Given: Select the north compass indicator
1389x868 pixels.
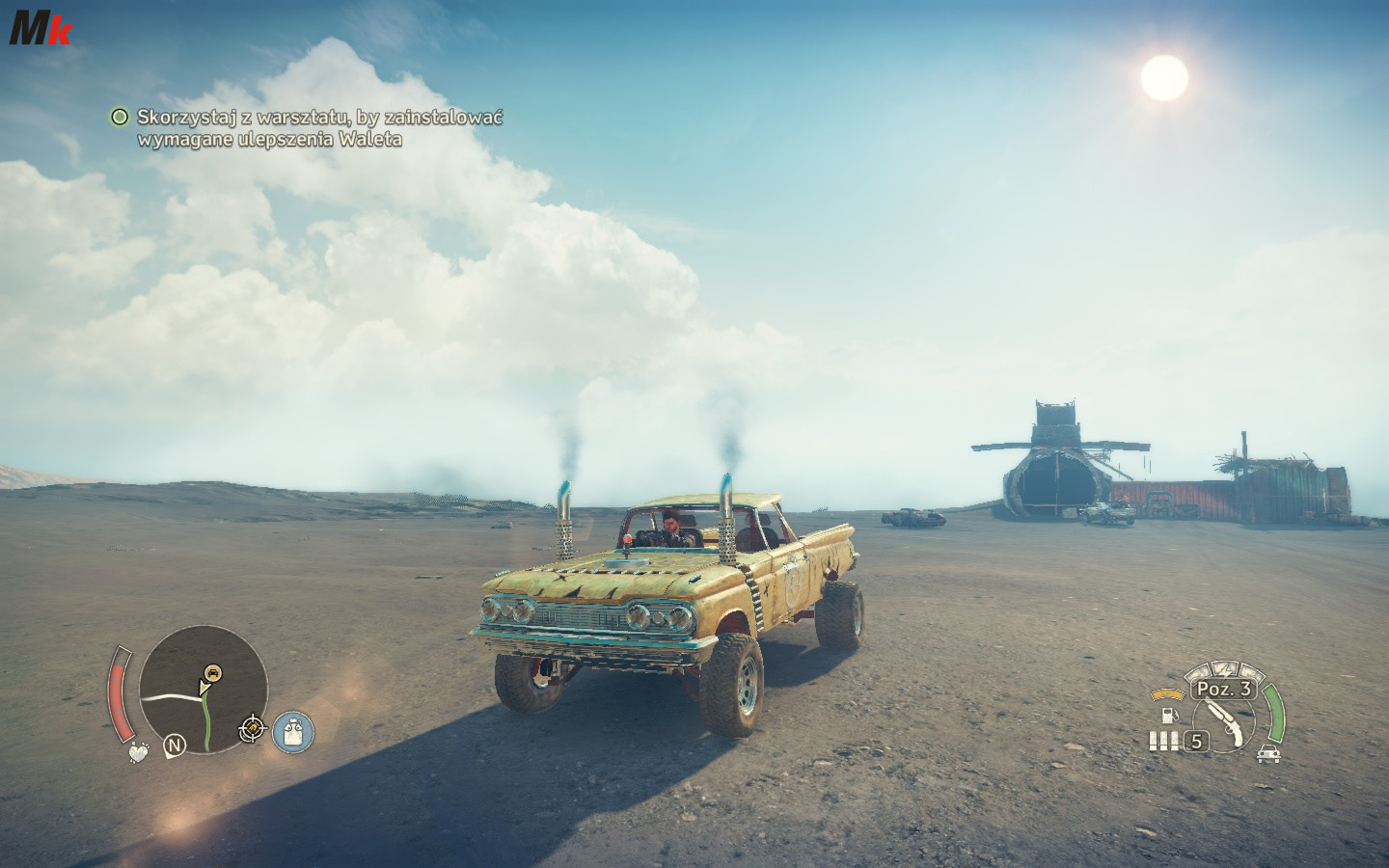Looking at the screenshot, I should (175, 745).
